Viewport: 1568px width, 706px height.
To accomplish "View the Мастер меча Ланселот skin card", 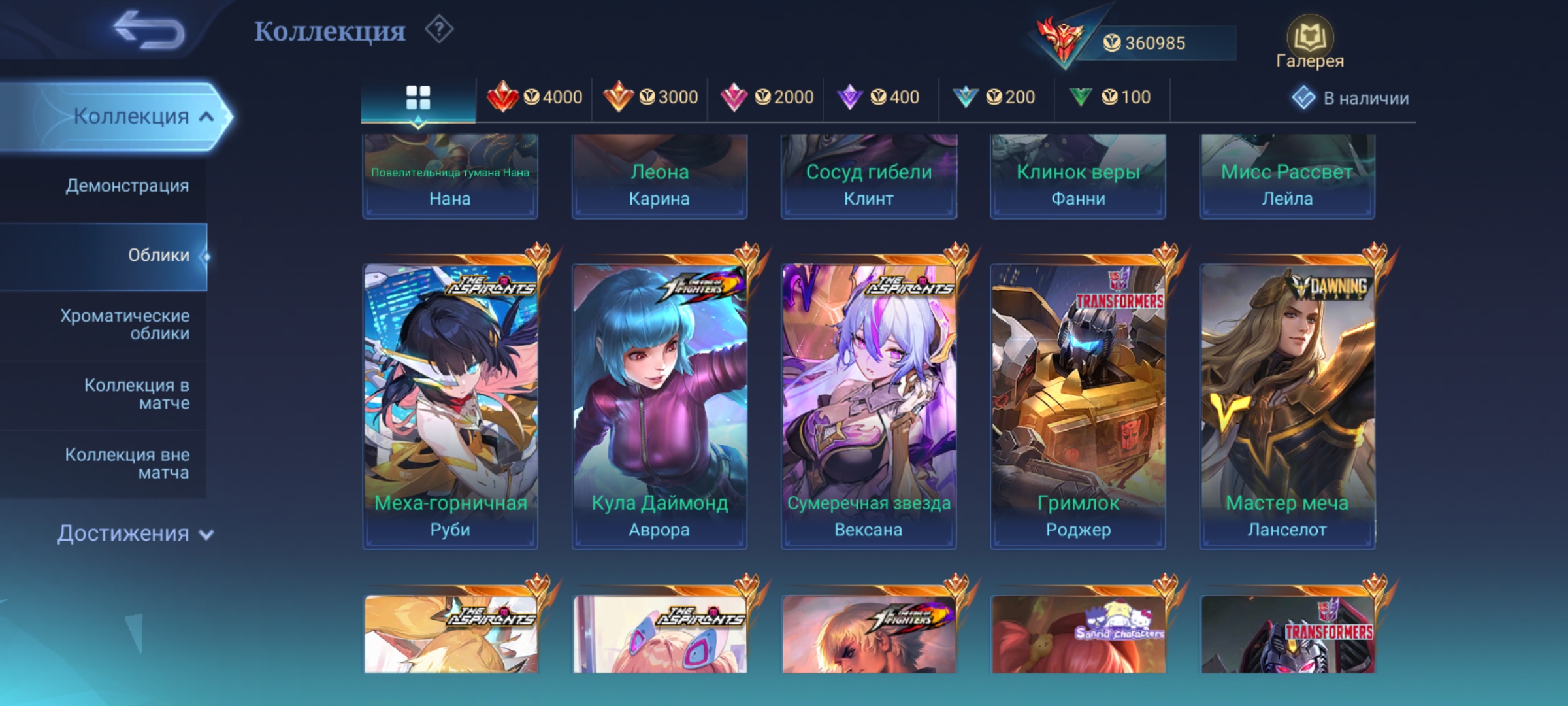I will (1287, 405).
